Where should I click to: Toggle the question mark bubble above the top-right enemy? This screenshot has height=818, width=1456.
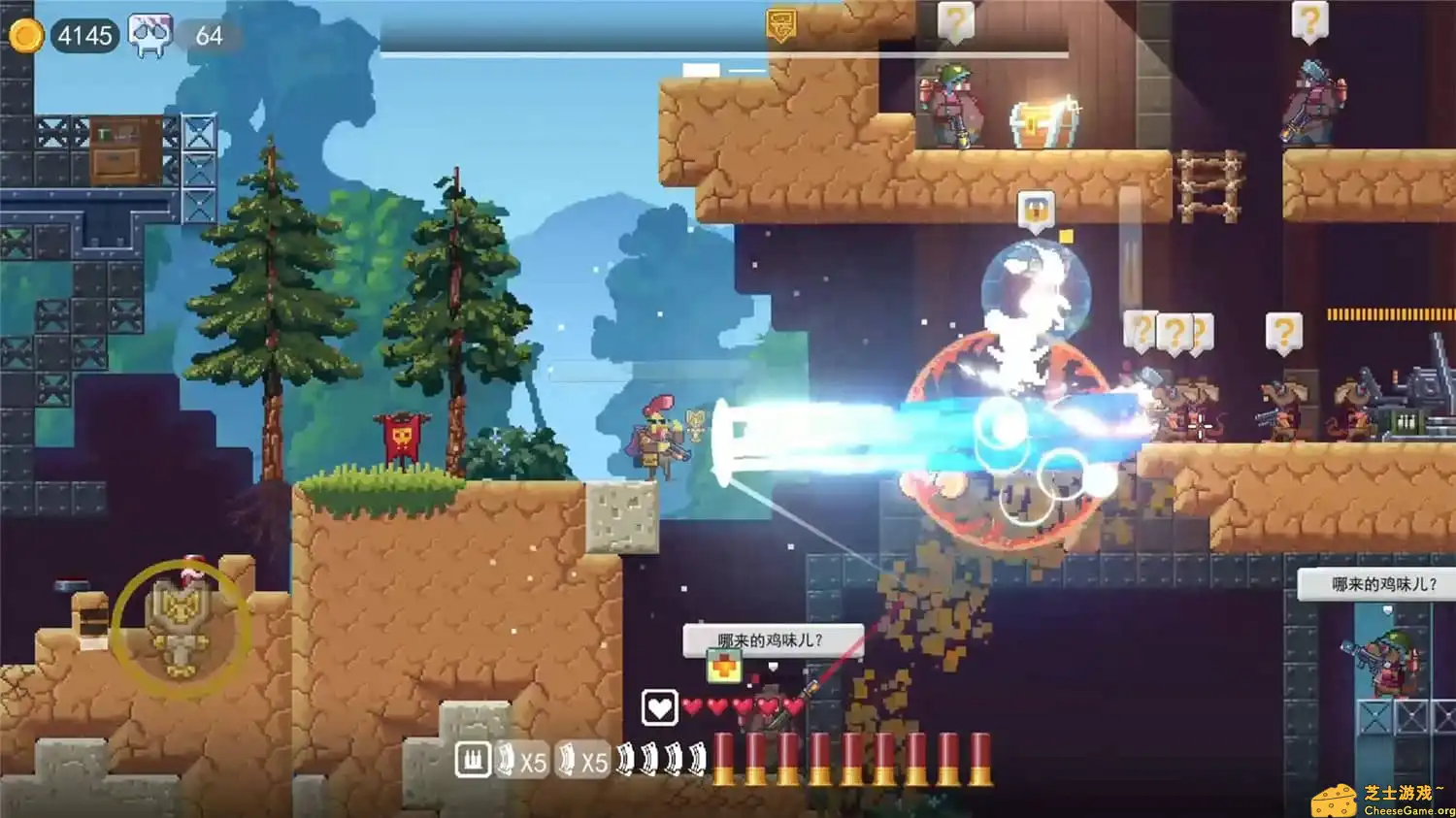(1312, 17)
